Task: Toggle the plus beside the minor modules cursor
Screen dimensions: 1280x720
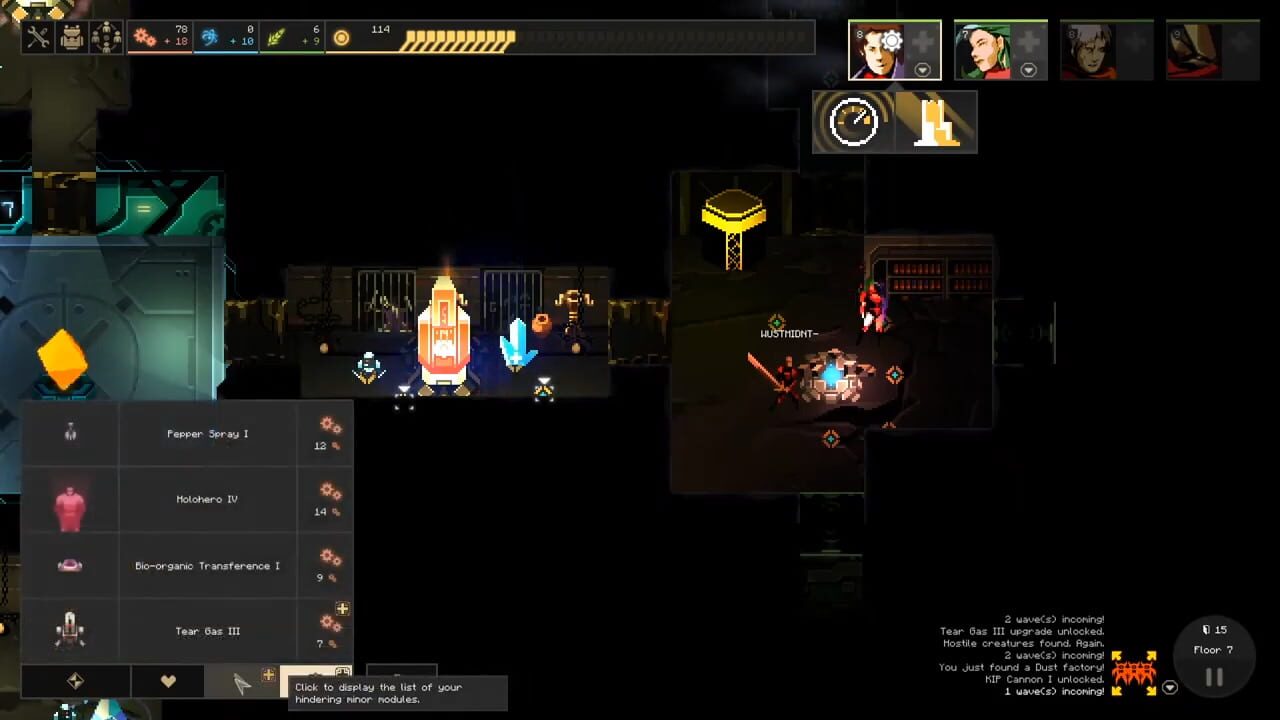Action: [268, 675]
